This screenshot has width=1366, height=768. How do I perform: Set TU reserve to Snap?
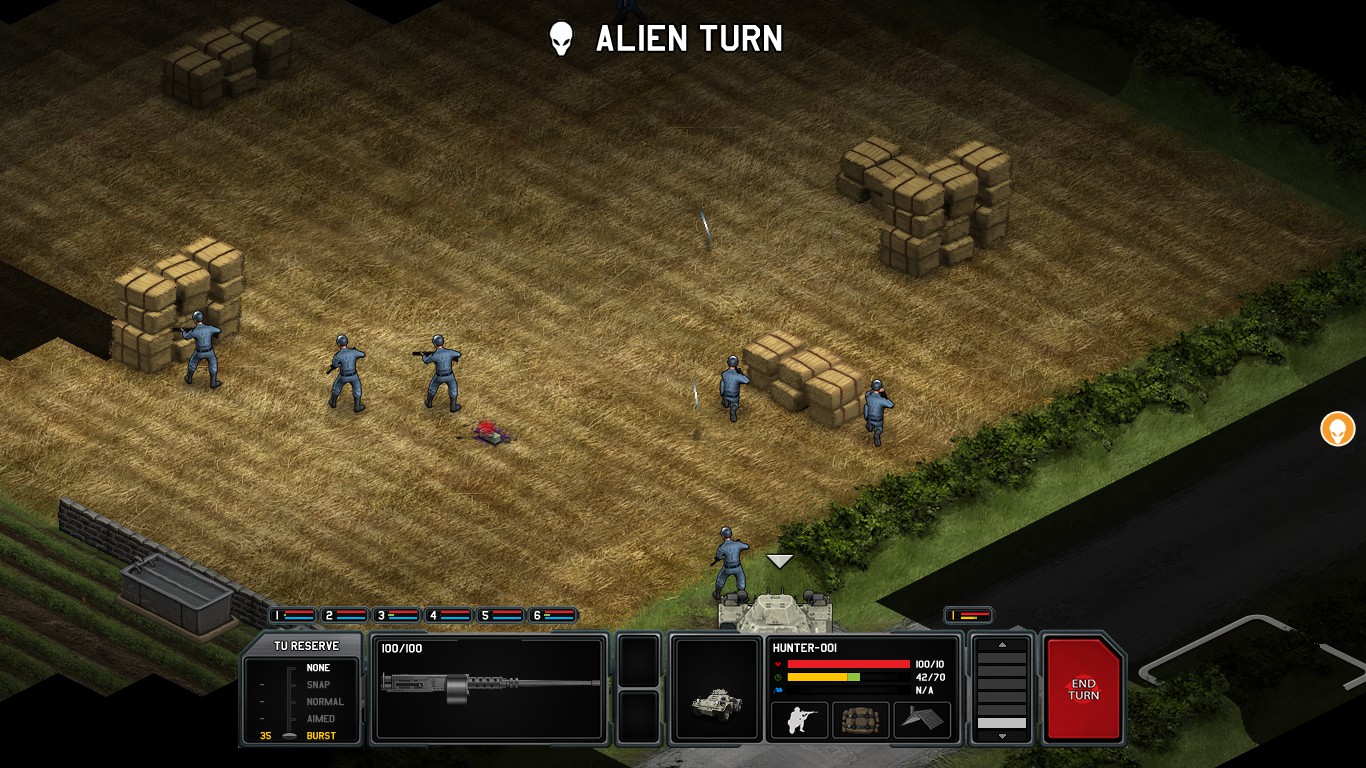(x=317, y=685)
